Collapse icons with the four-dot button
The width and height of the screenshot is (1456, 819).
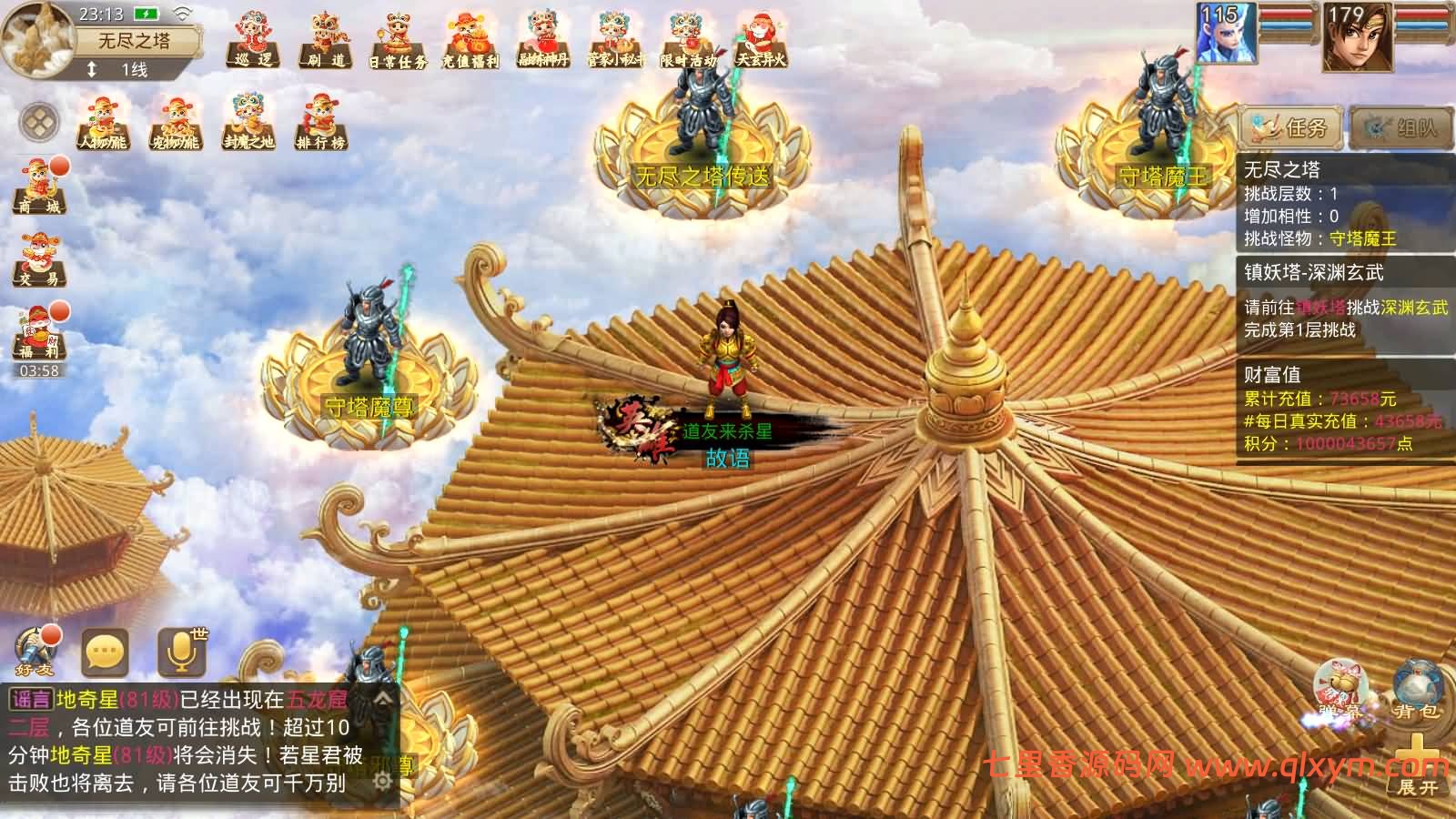tap(38, 120)
